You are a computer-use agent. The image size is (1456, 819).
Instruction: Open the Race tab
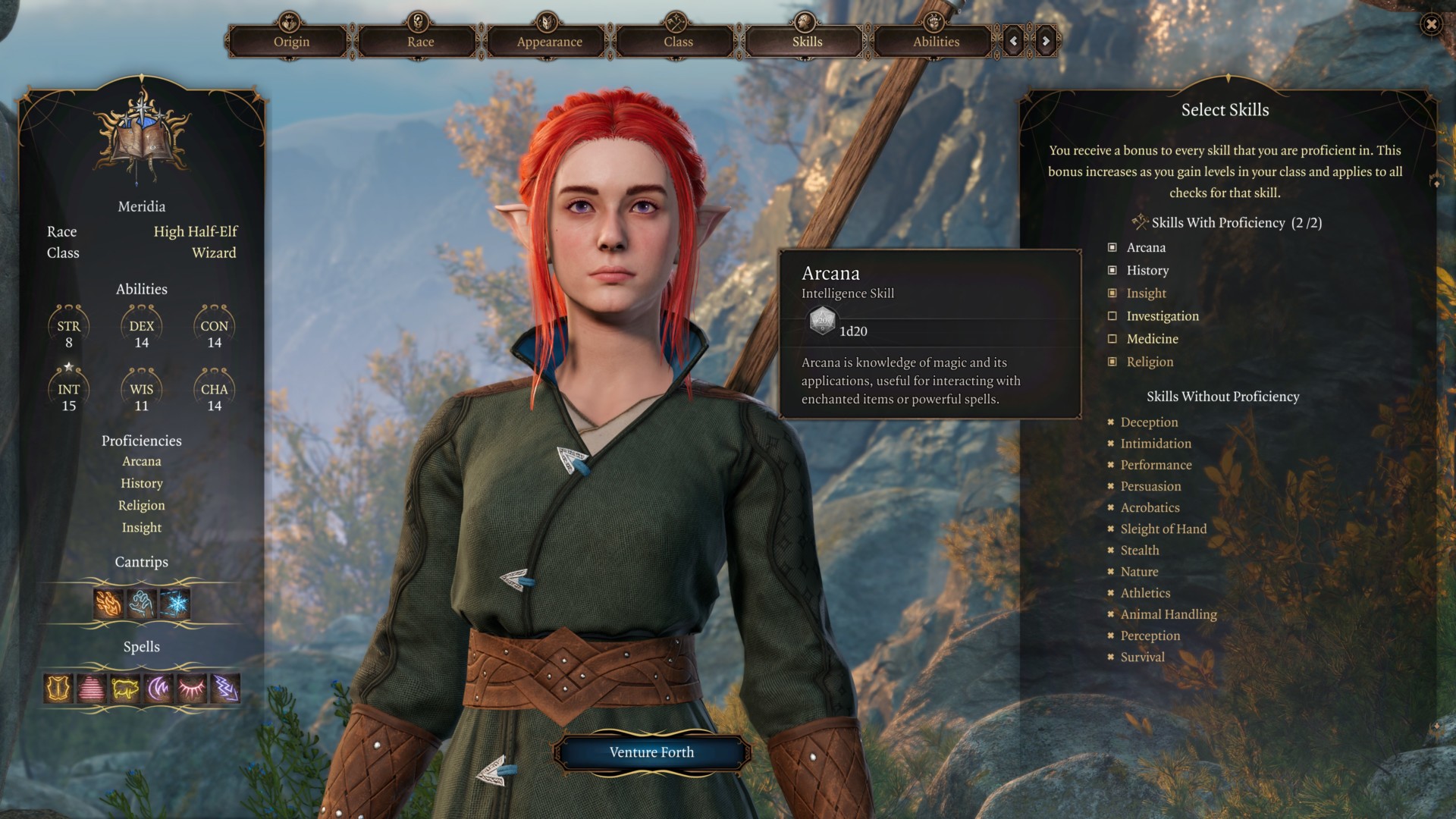[x=420, y=42]
